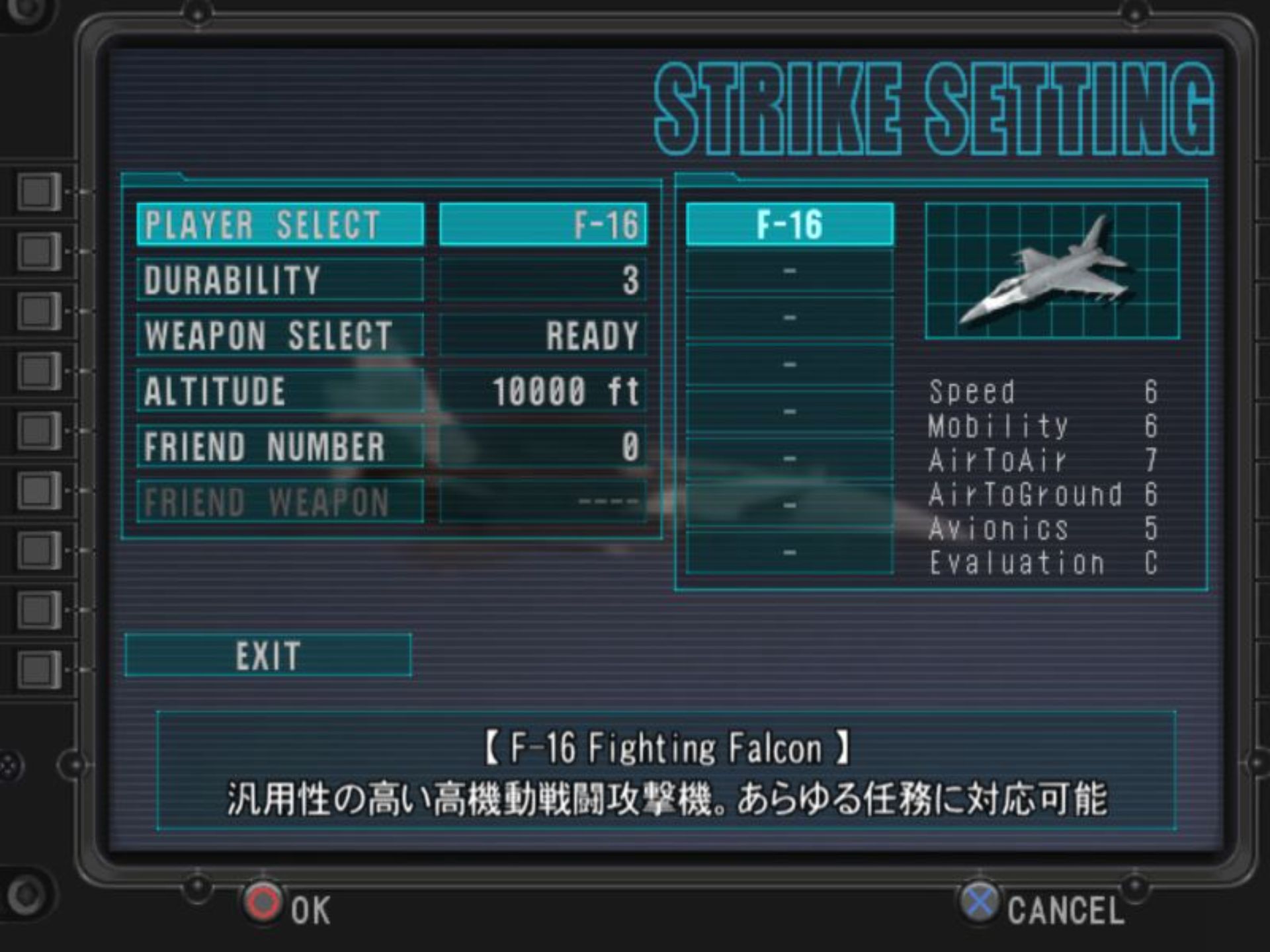Screen dimensions: 1270x952
Task: Select the ALTITUDE setting row
Action: tap(280, 391)
